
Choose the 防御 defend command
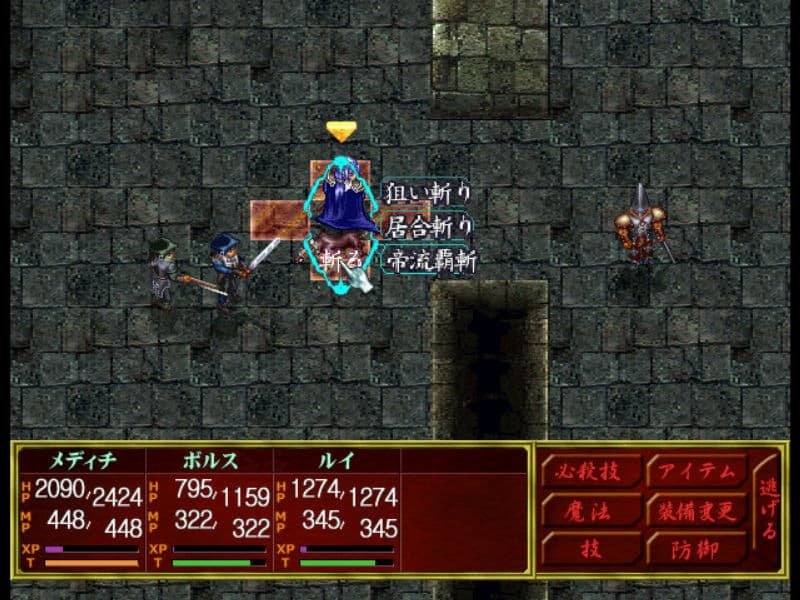coord(697,549)
